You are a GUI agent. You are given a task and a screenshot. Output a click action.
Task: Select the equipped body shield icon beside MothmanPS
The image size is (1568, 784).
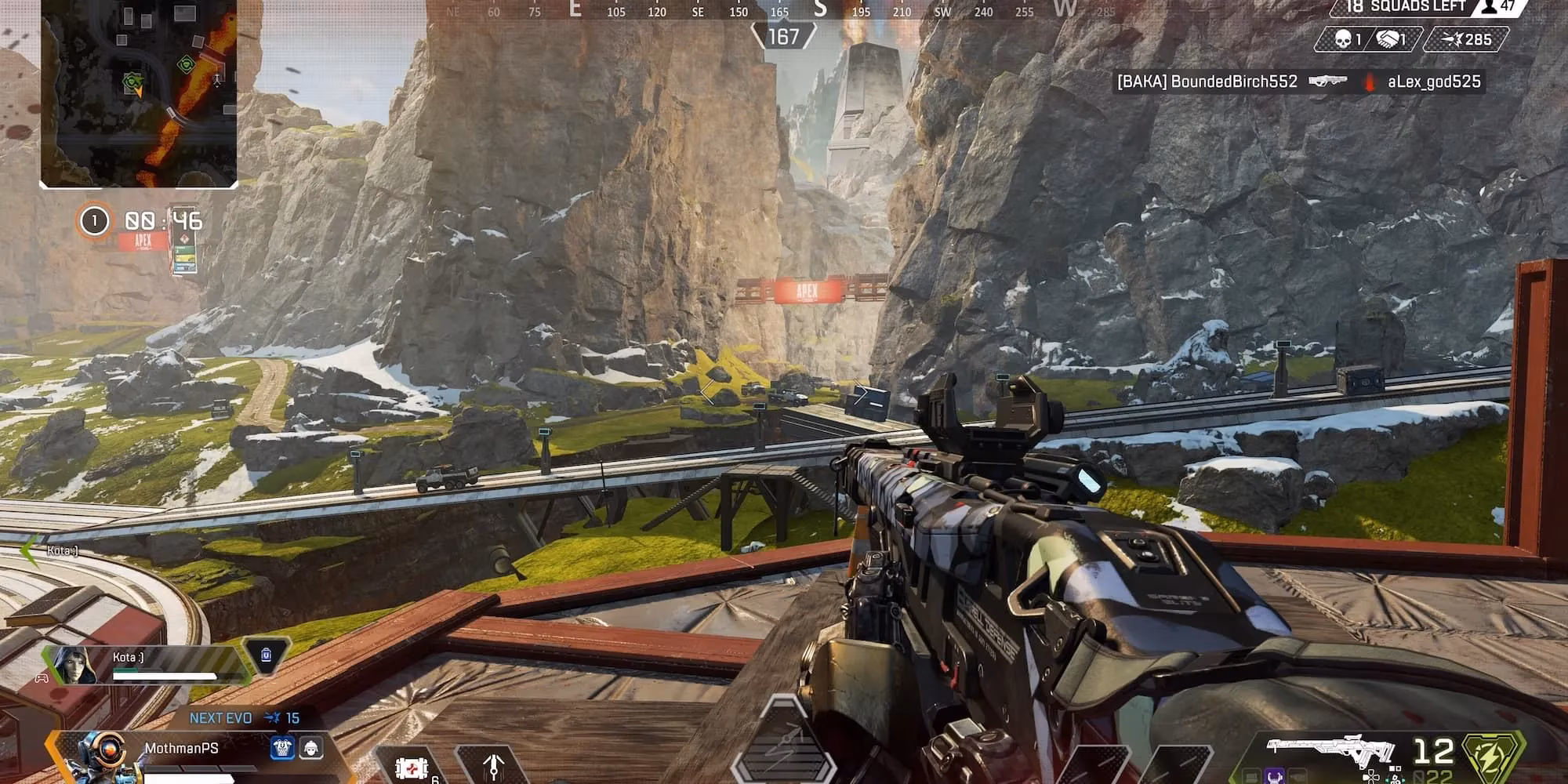coord(282,746)
